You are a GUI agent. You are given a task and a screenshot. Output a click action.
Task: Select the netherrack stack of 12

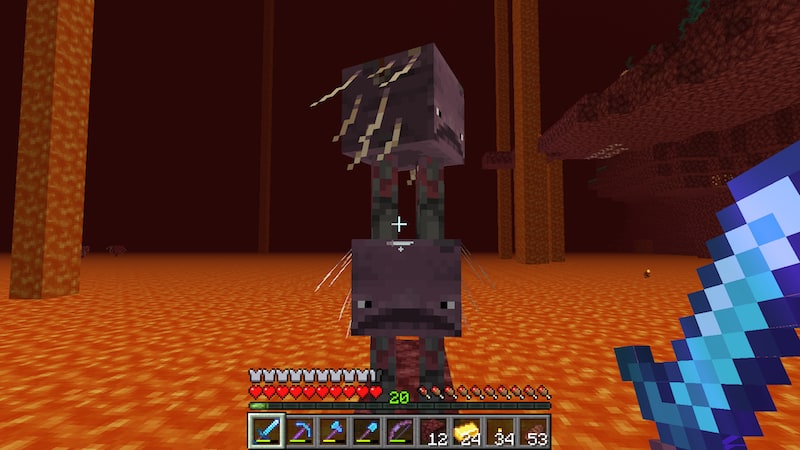click(433, 431)
